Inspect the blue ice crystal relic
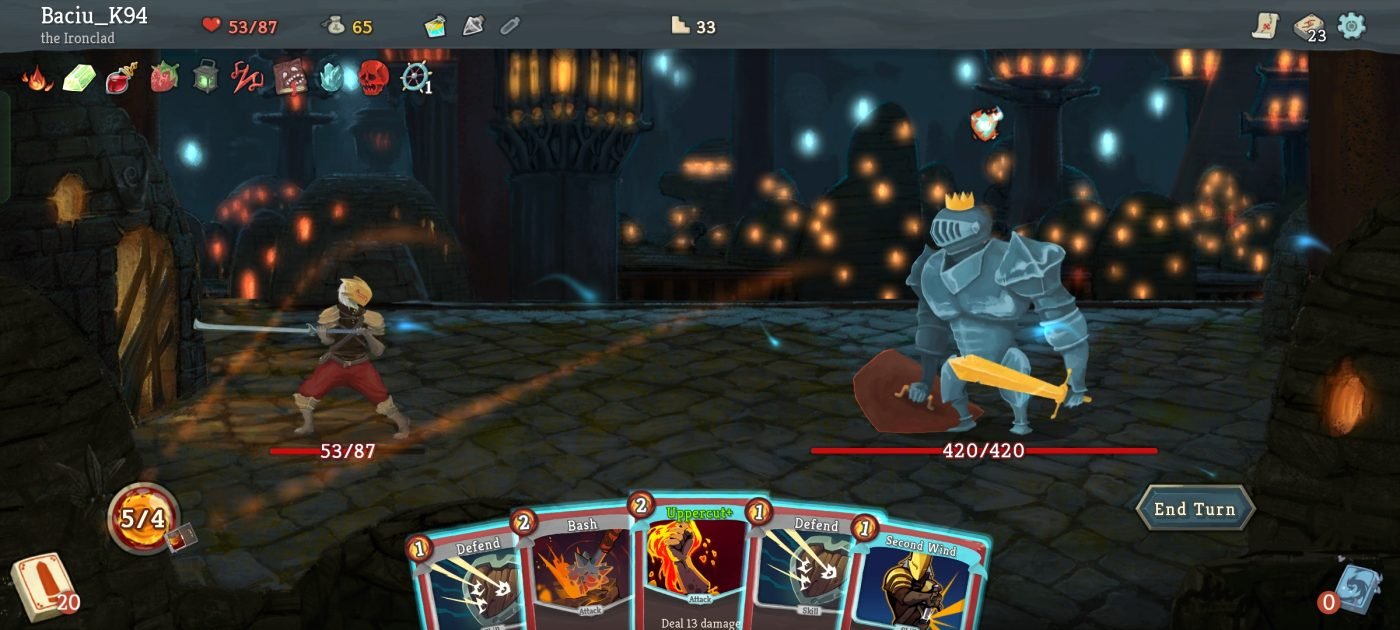Viewport: 1400px width, 630px height. [331, 78]
